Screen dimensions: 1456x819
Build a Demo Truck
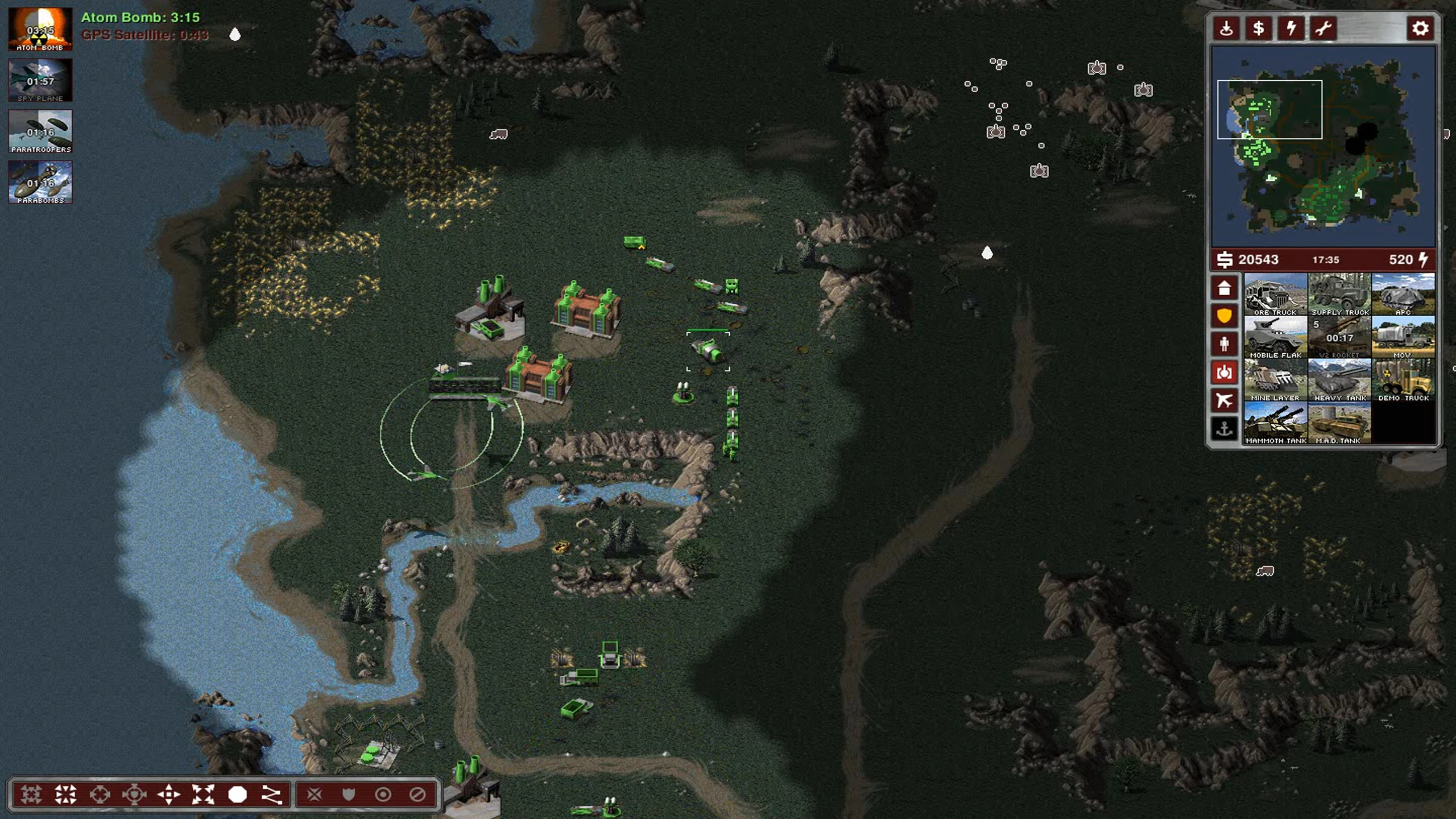pos(1403,379)
